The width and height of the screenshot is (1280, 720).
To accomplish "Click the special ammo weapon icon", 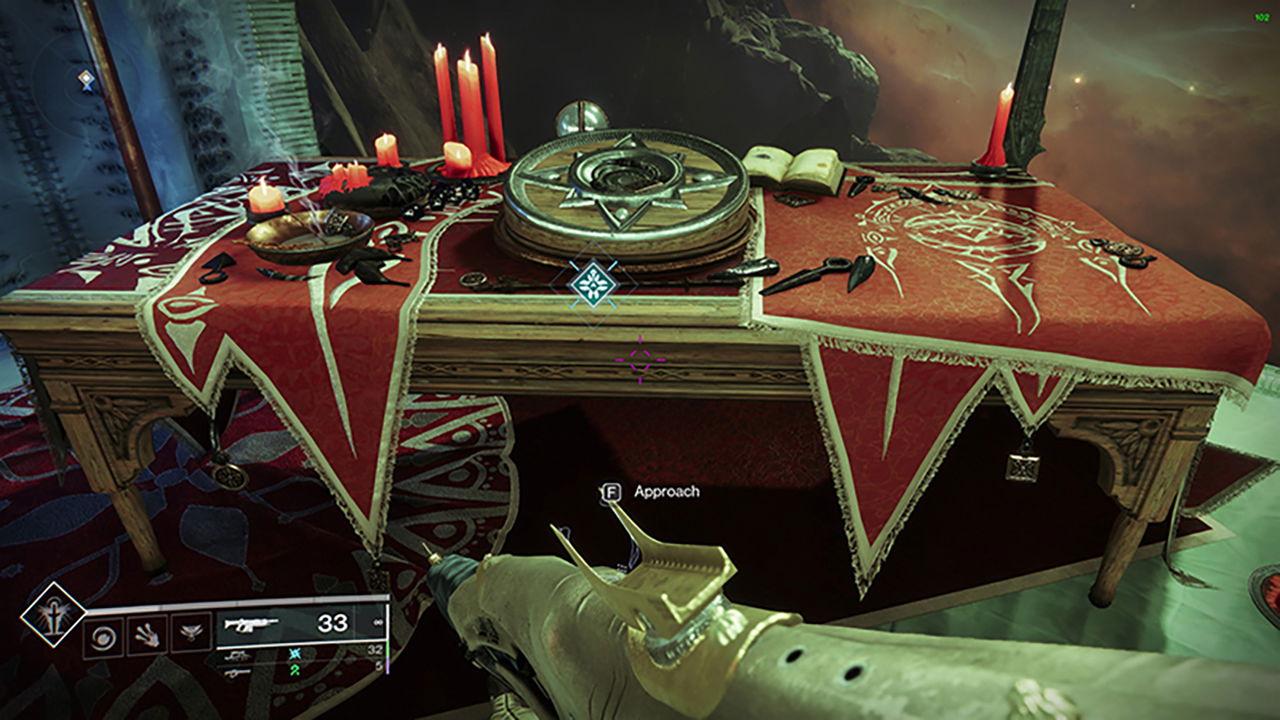I will tap(238, 657).
